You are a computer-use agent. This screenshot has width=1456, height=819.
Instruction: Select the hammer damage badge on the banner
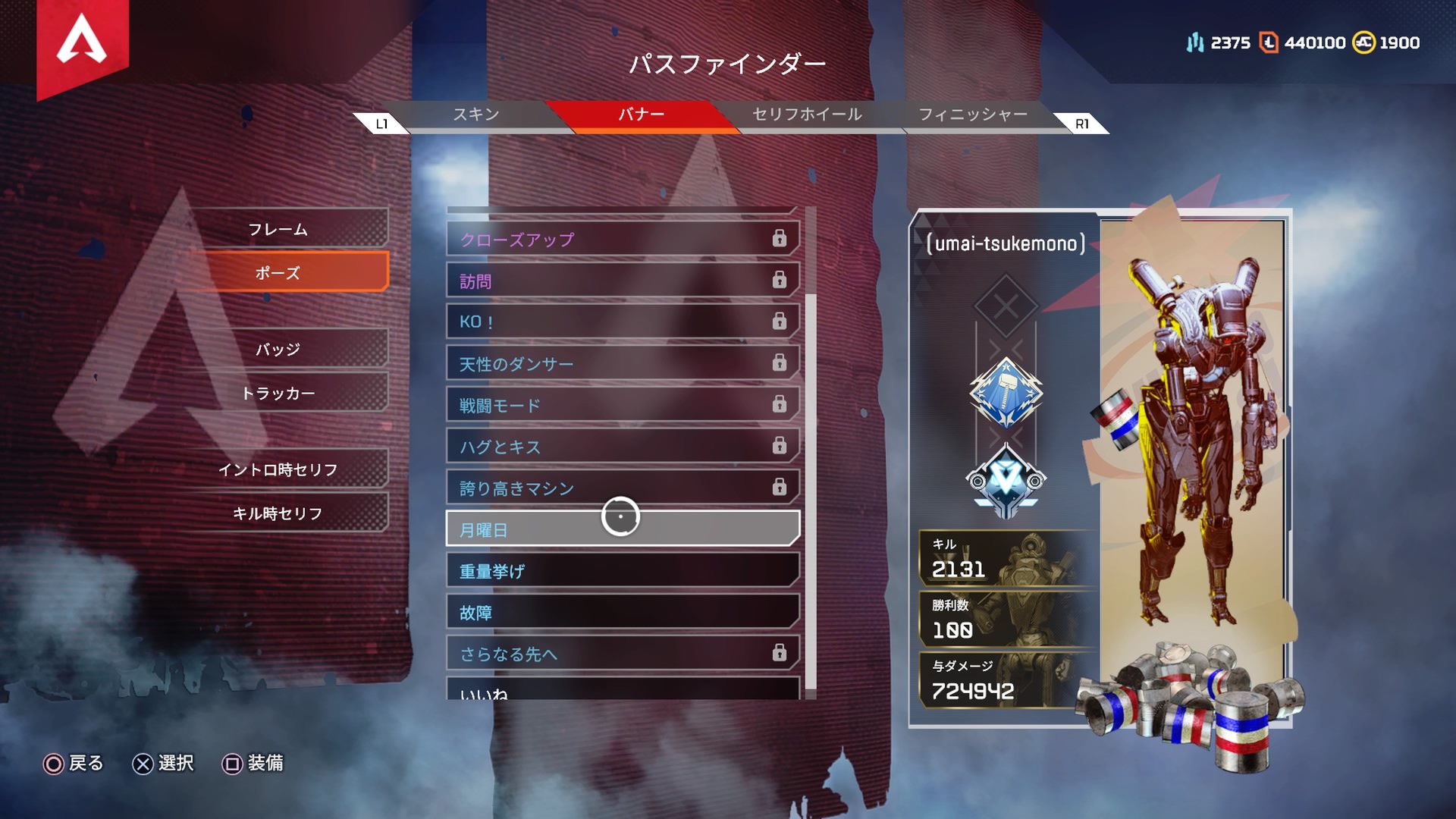(x=1006, y=395)
